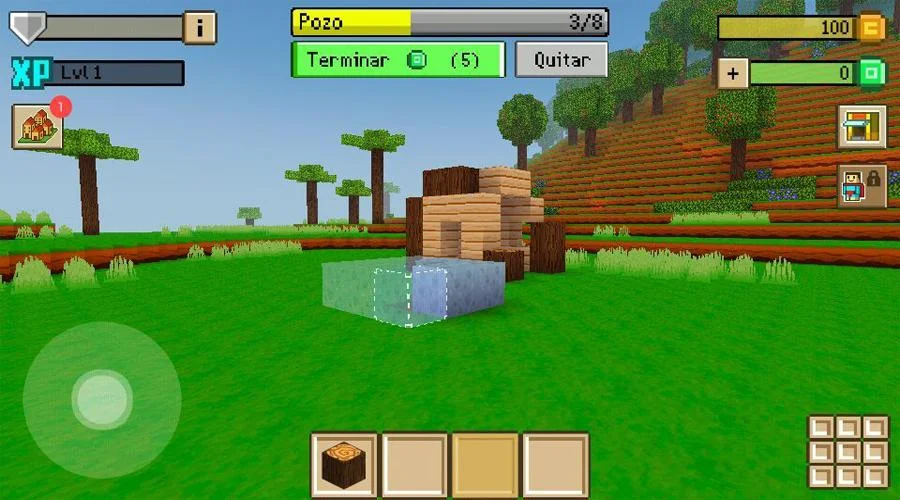The height and width of the screenshot is (500, 900).
Task: Open the village houses icon with notification
Action: (37, 127)
